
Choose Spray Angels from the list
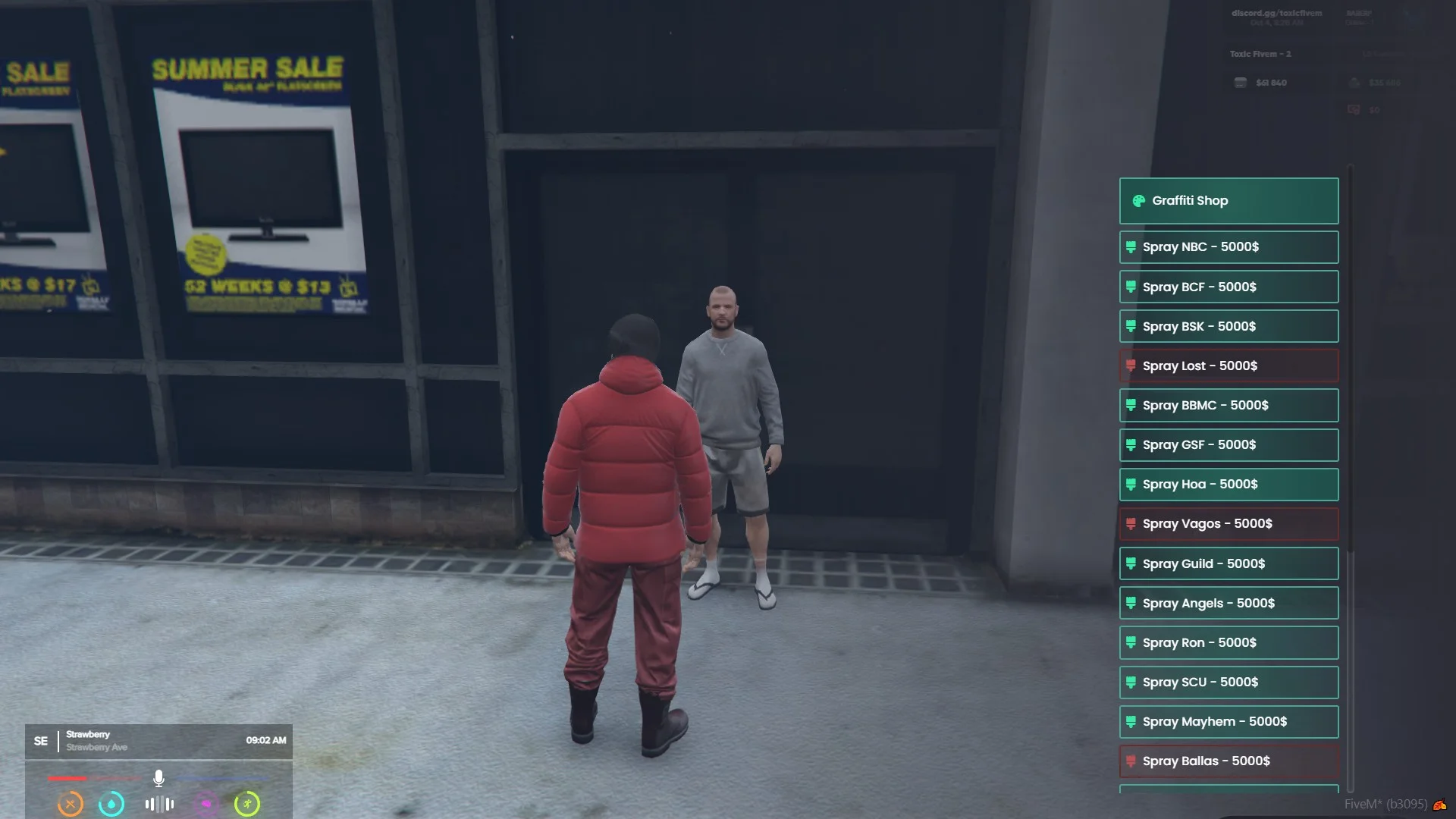(x=1228, y=603)
